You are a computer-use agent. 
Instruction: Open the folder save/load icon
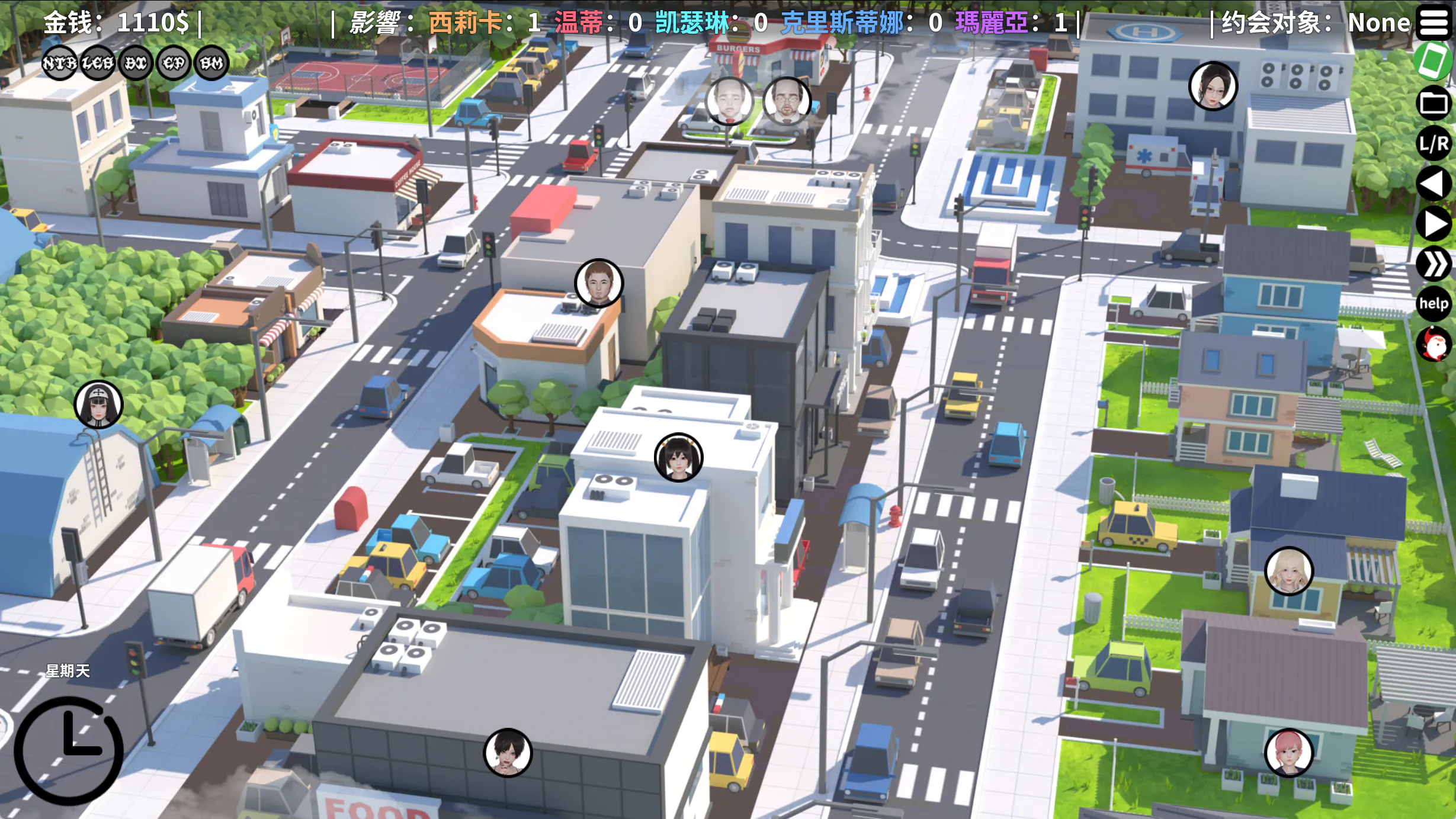pos(1433,103)
